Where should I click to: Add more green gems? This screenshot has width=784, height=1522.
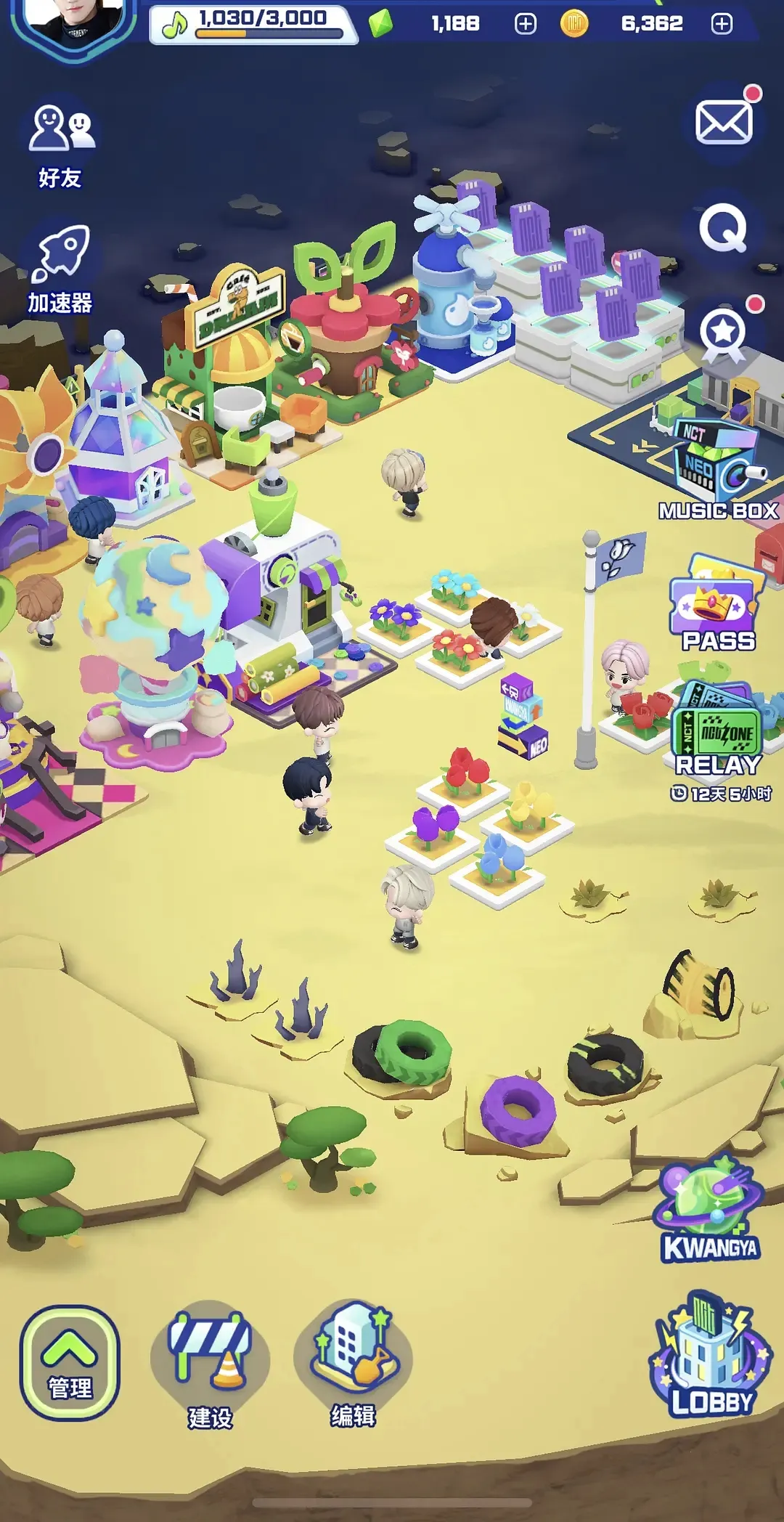[526, 24]
